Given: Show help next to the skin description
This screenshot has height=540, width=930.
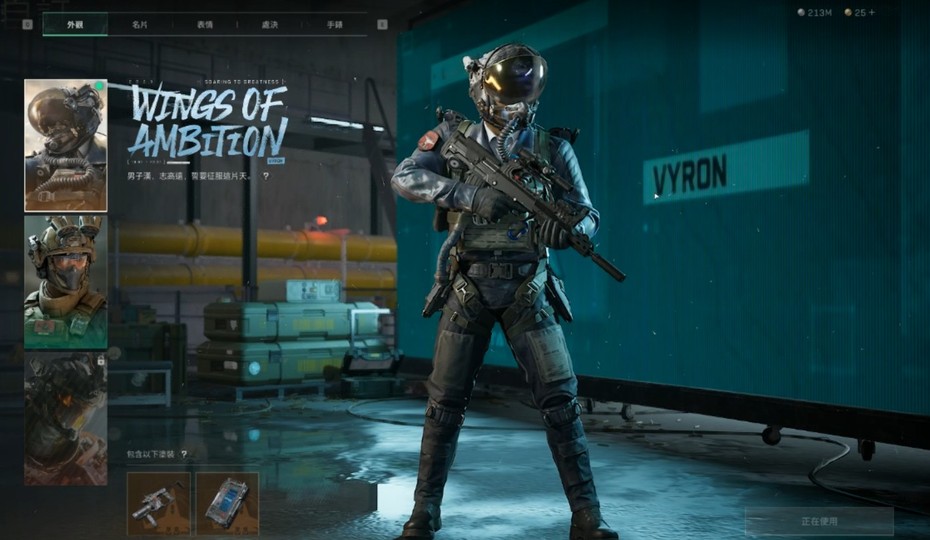Looking at the screenshot, I should coord(266,176).
